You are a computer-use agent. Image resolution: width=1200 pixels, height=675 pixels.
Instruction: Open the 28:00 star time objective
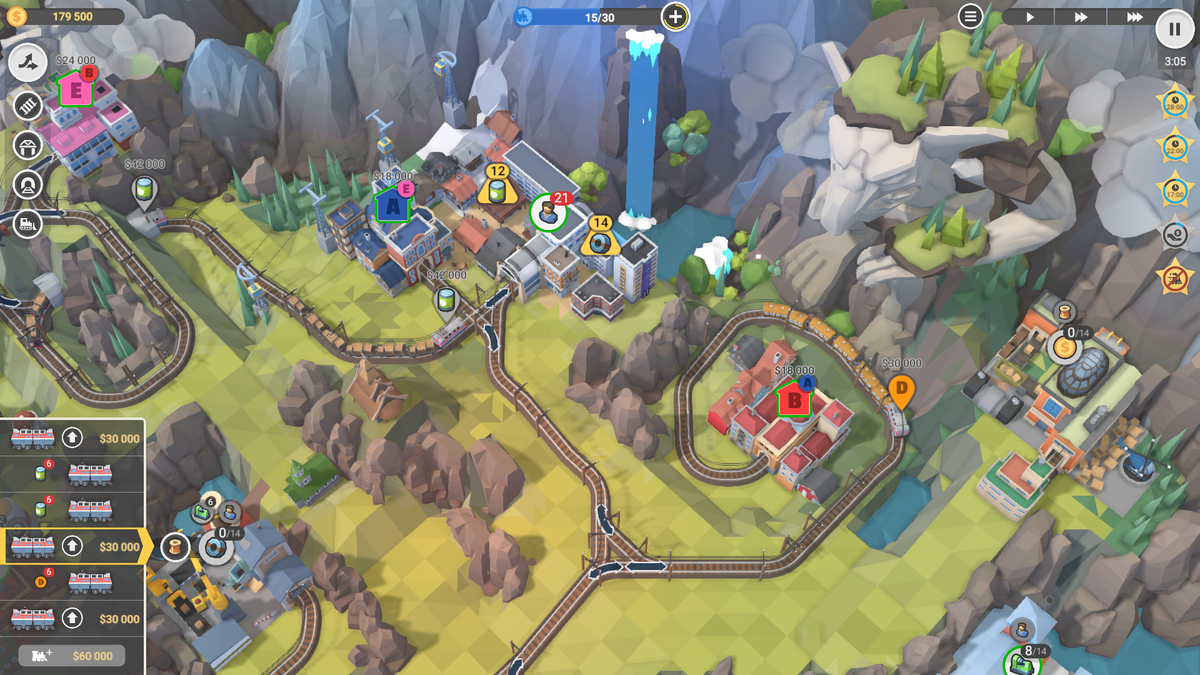(x=1174, y=103)
